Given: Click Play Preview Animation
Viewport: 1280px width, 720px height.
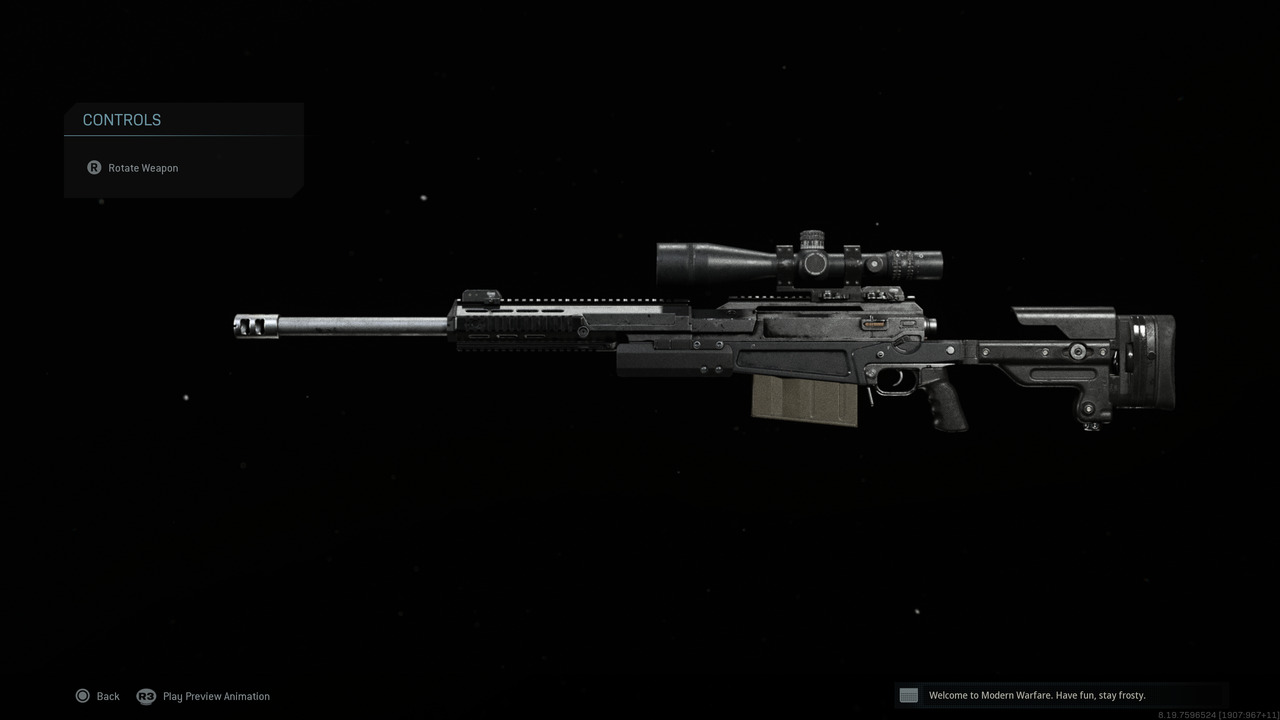Looking at the screenshot, I should click(x=216, y=696).
